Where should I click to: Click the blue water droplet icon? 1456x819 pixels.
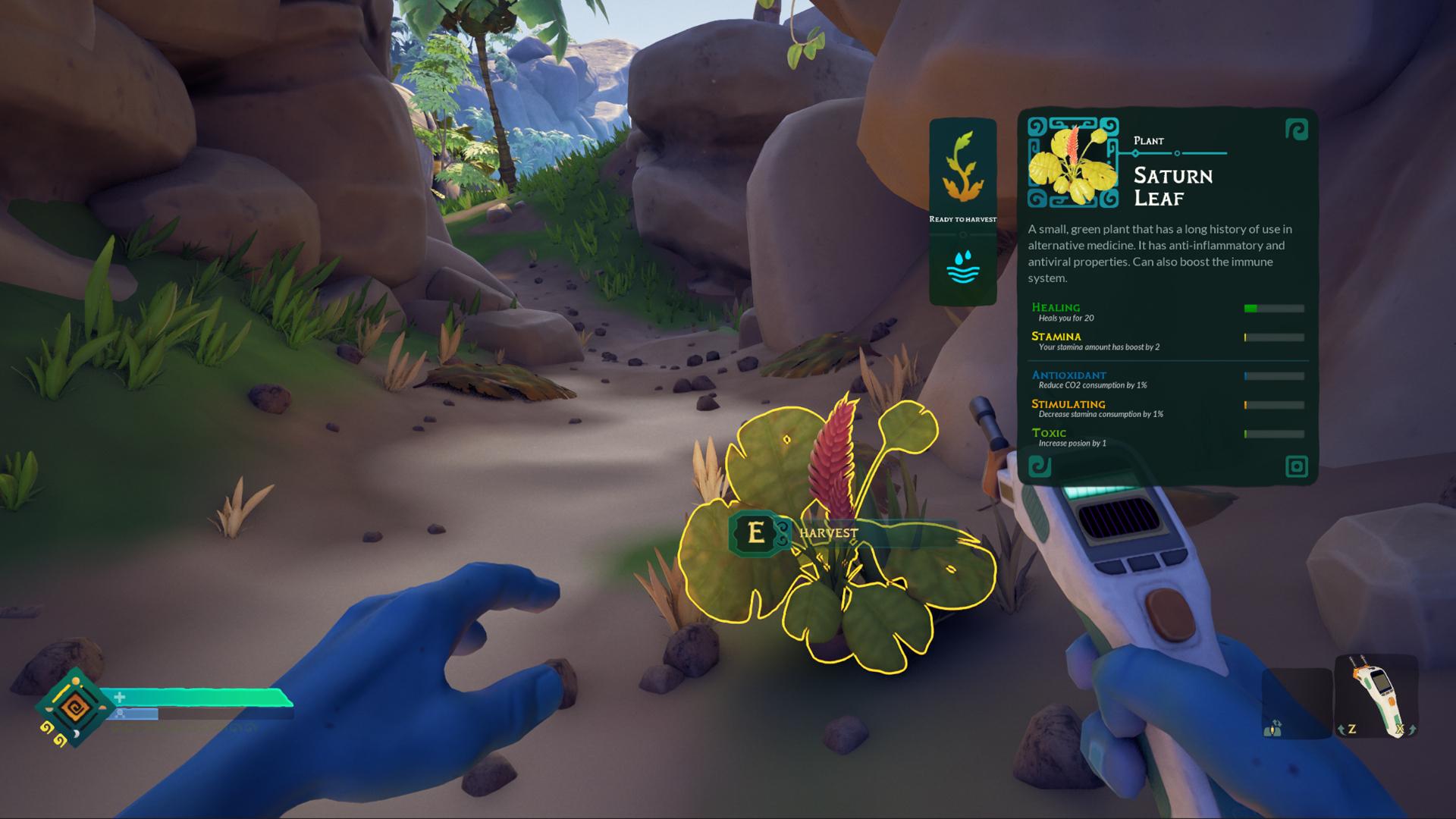[962, 268]
